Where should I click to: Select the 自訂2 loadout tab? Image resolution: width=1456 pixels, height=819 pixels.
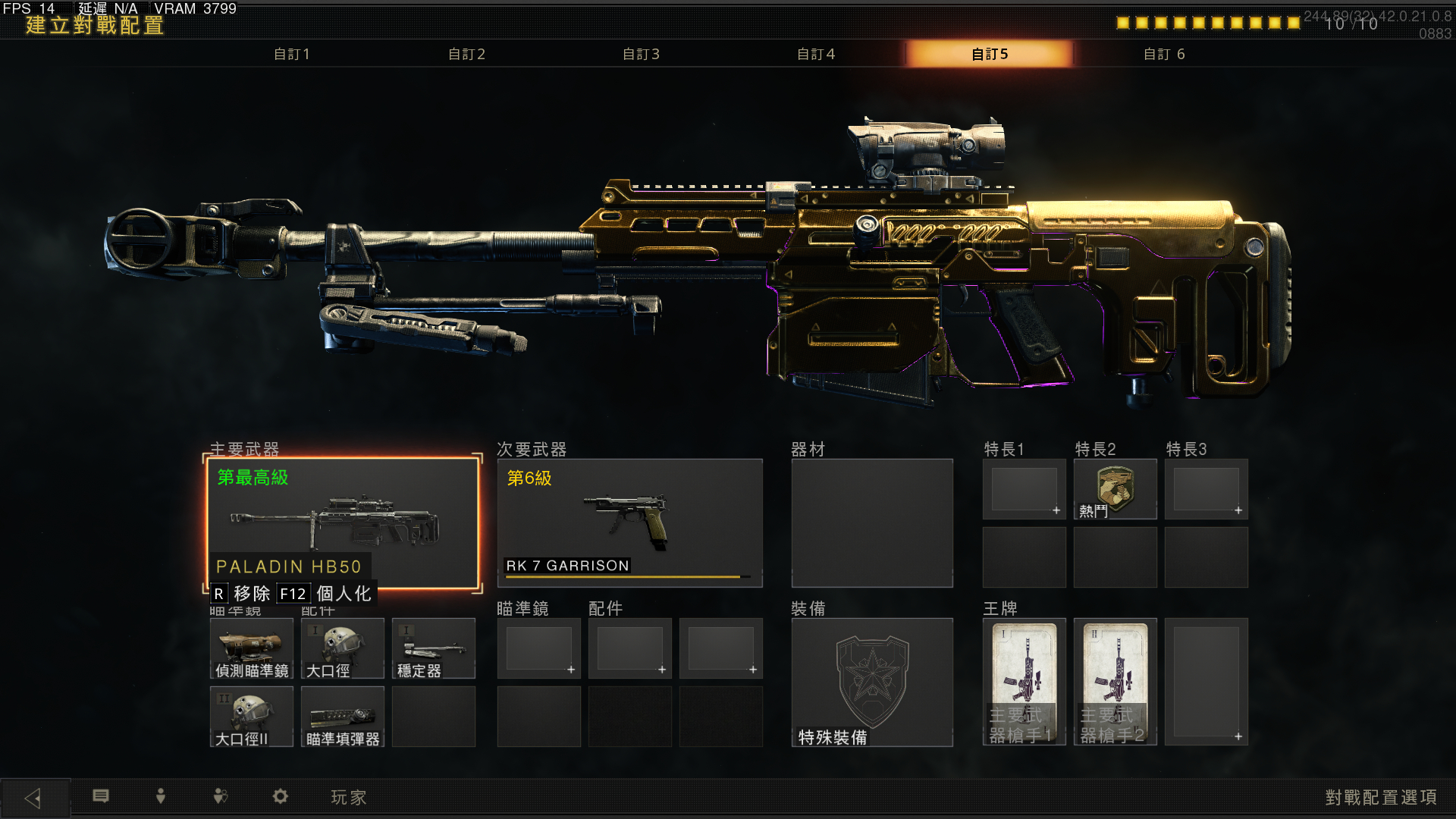click(x=466, y=54)
